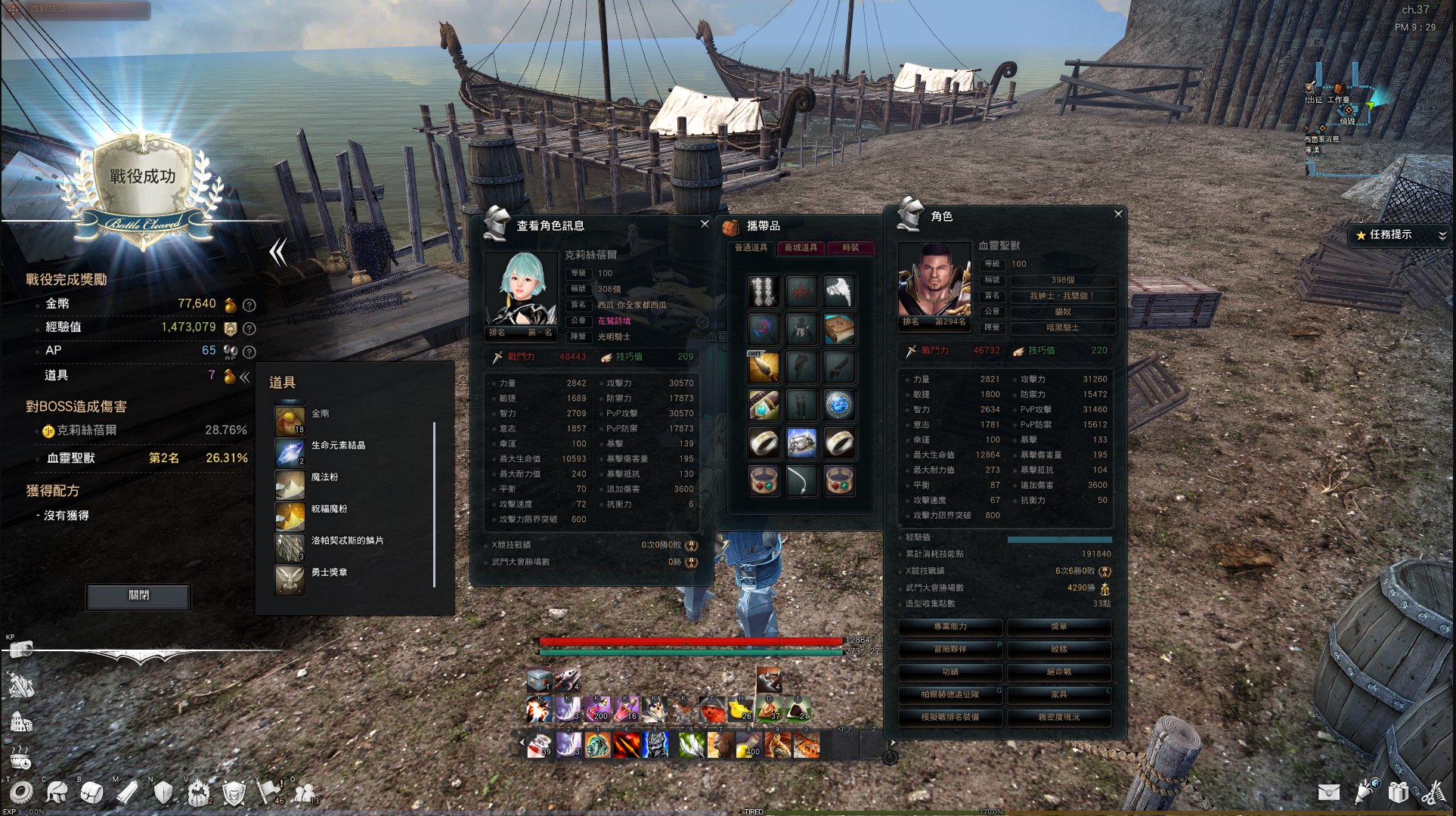Open the 獎章 medals panel
This screenshot has height=816, width=1456.
[1059, 627]
